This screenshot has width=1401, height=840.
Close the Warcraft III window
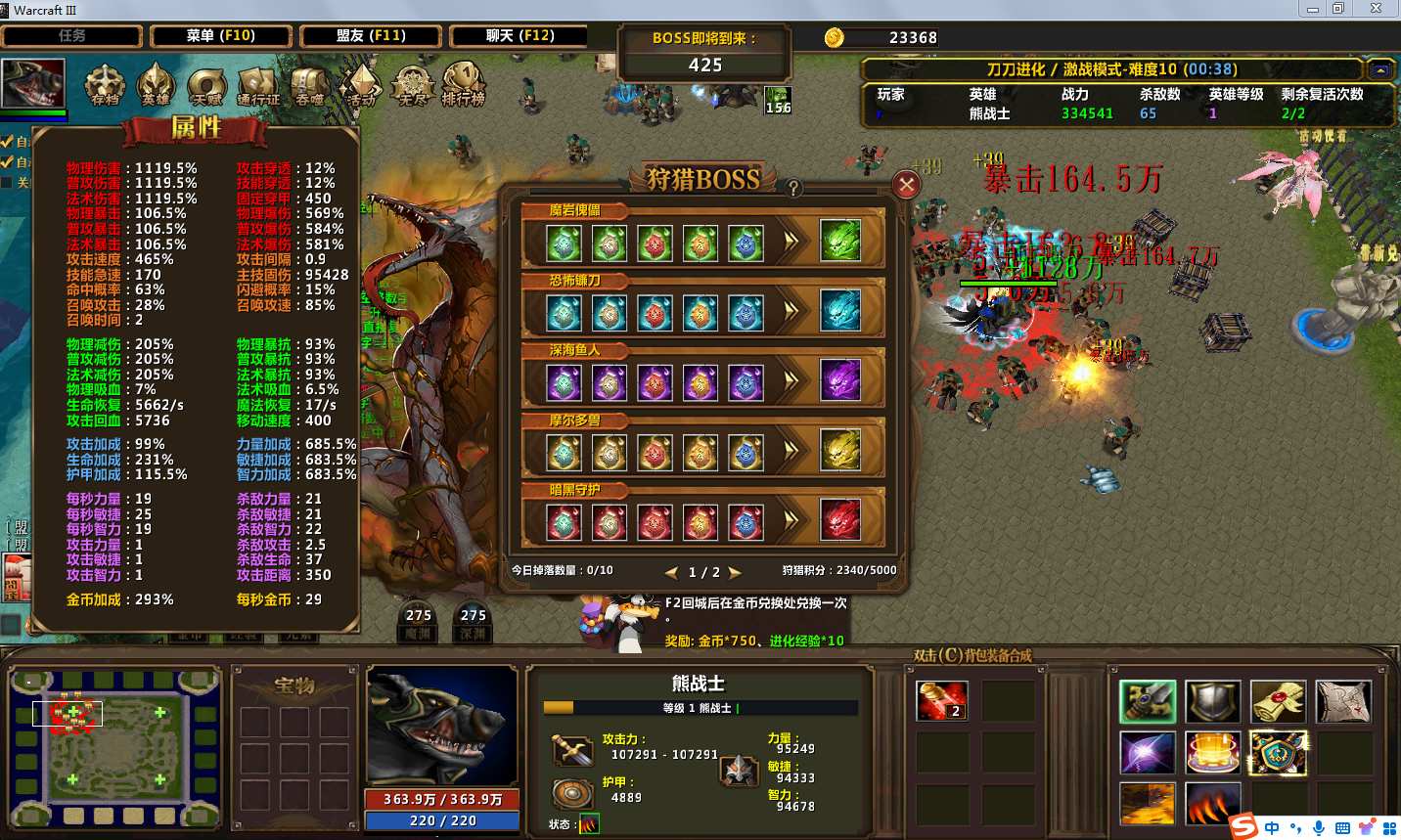pyautogui.click(x=1375, y=9)
